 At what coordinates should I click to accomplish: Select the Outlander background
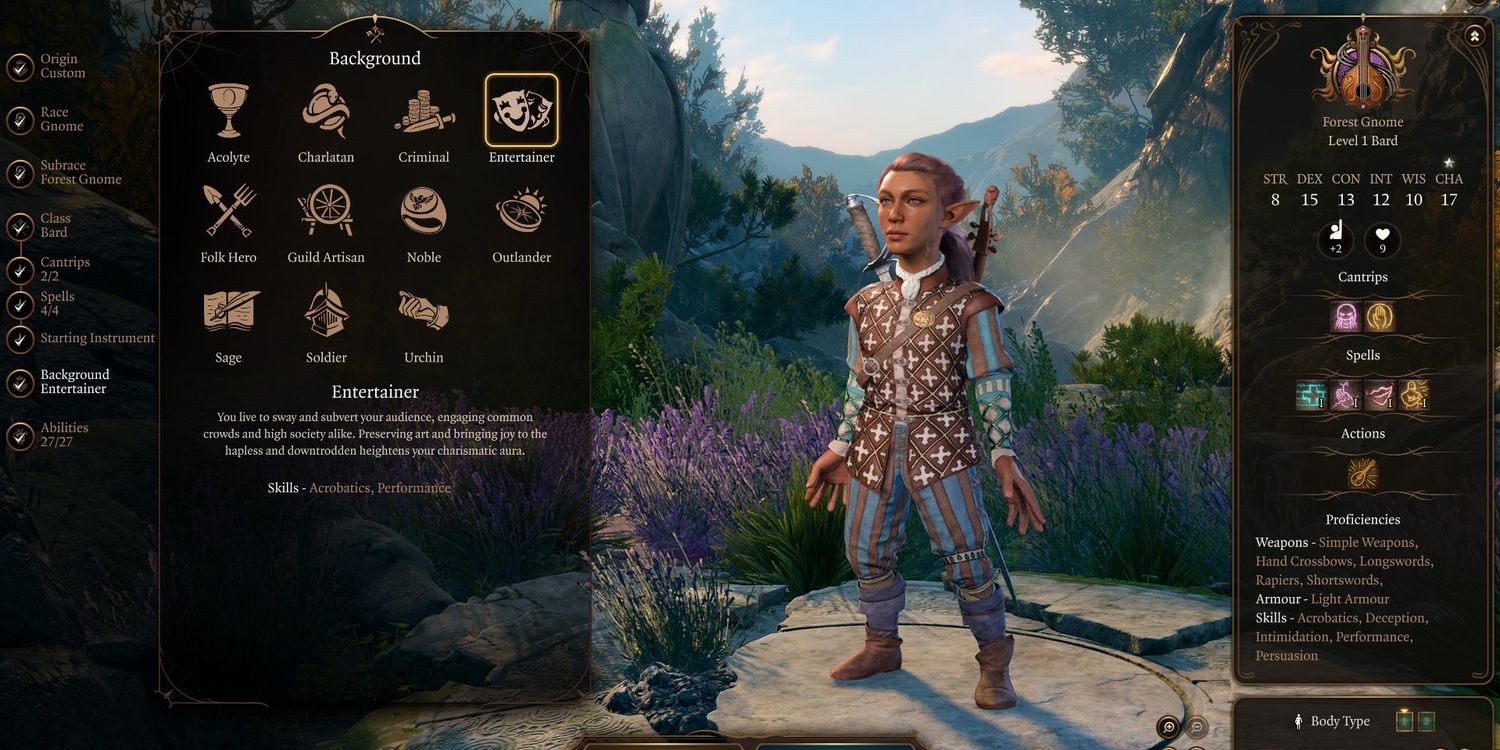521,211
